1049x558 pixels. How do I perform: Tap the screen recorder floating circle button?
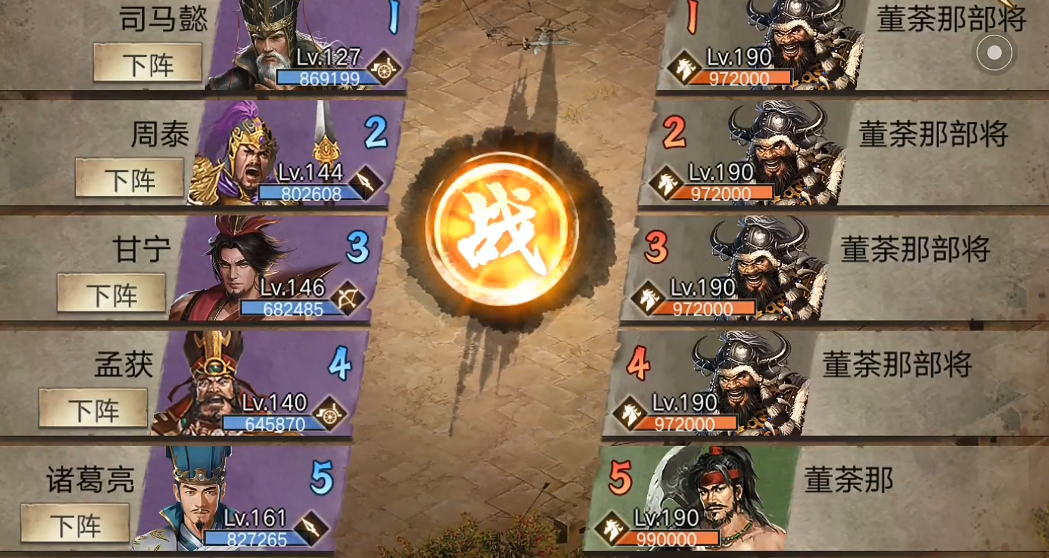994,53
